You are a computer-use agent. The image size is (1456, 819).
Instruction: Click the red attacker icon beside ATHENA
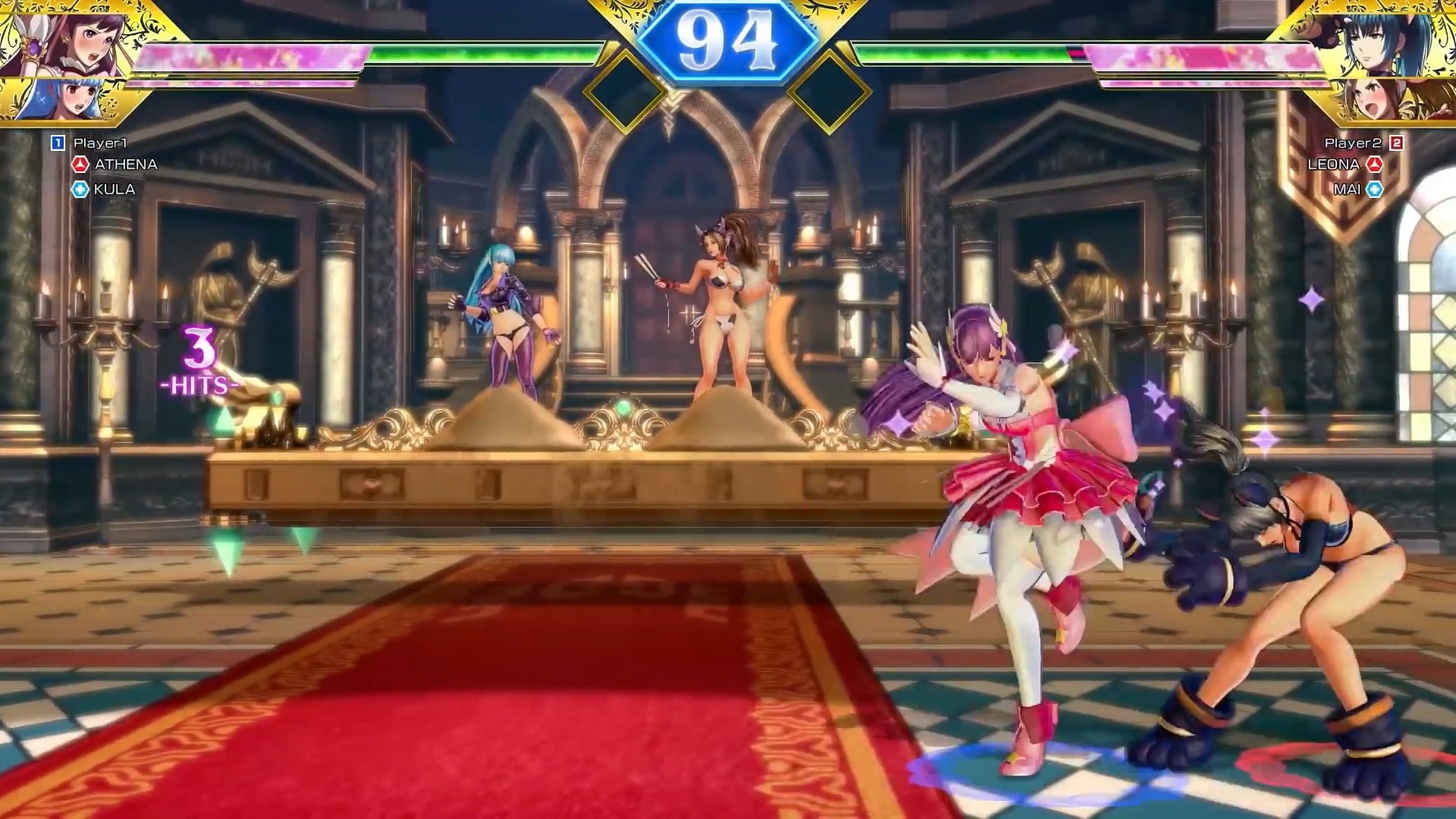pyautogui.click(x=80, y=164)
